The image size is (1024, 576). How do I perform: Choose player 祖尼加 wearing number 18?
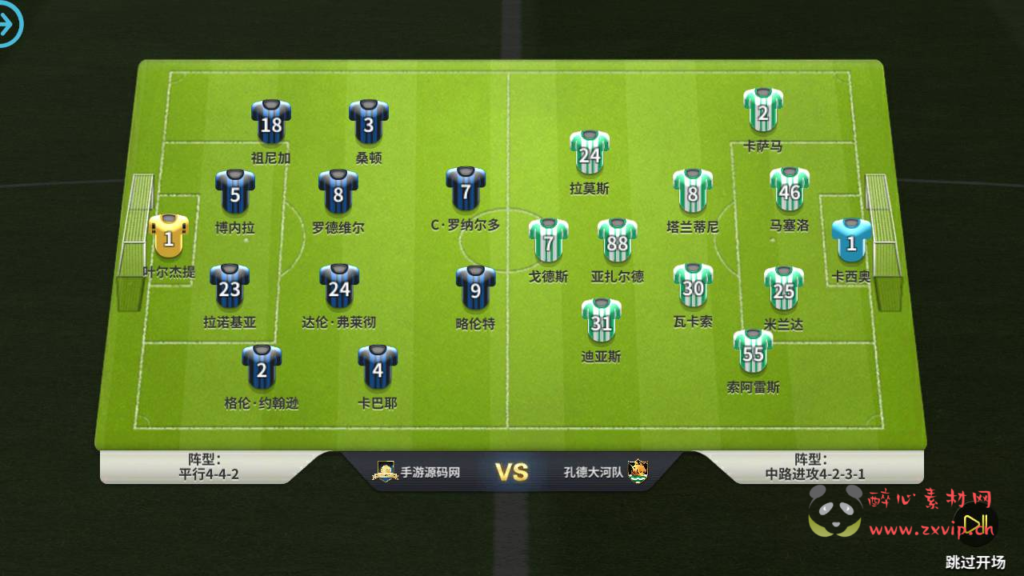click(x=271, y=122)
